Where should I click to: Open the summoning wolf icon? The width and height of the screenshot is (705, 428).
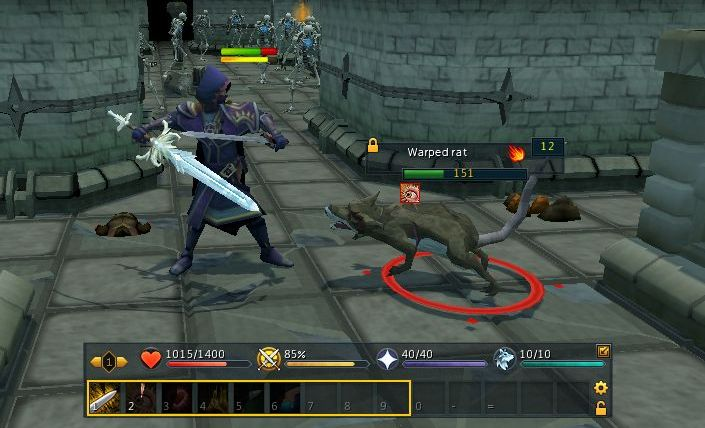pyautogui.click(x=506, y=360)
